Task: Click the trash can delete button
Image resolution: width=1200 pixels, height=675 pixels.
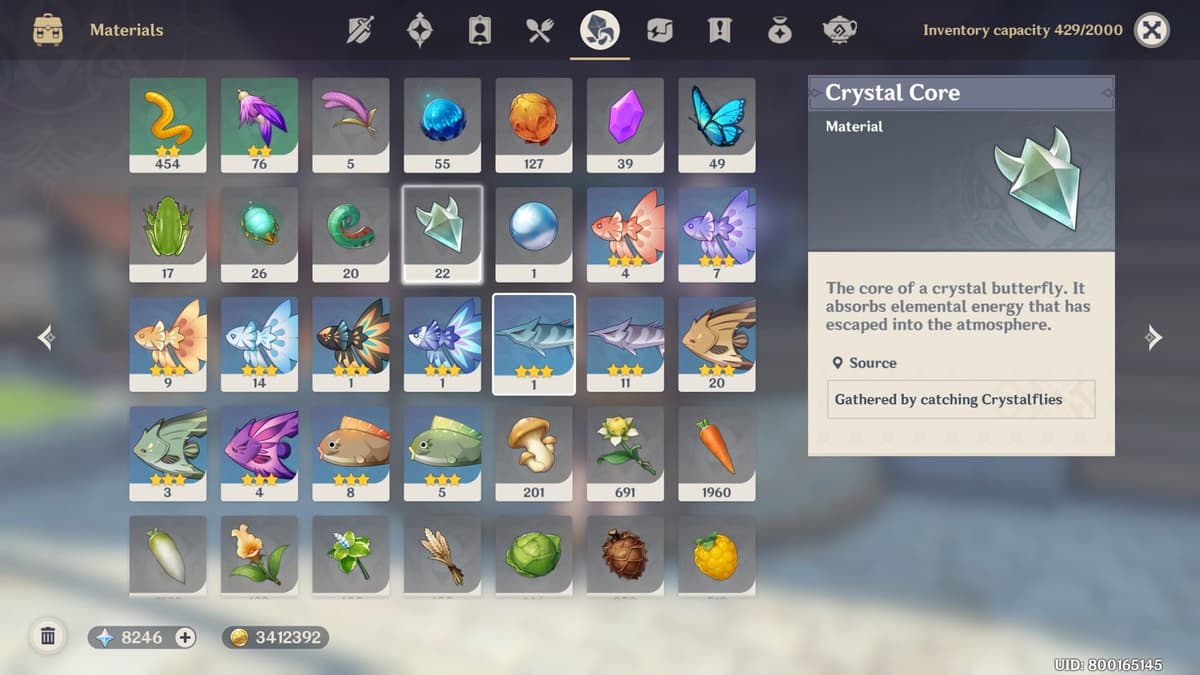Action: [47, 636]
